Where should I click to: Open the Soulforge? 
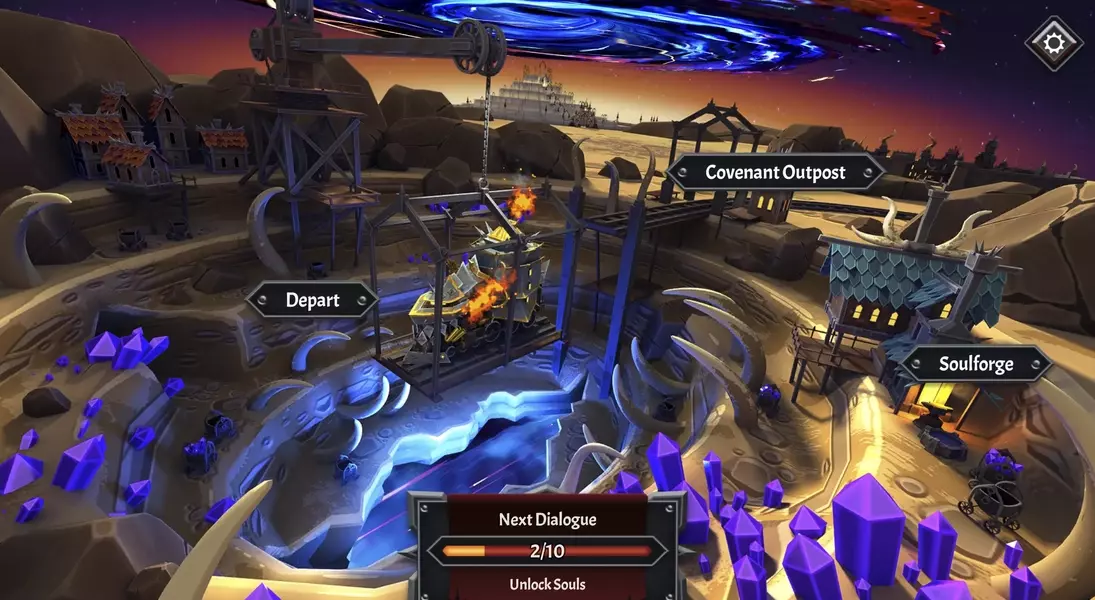pos(975,364)
